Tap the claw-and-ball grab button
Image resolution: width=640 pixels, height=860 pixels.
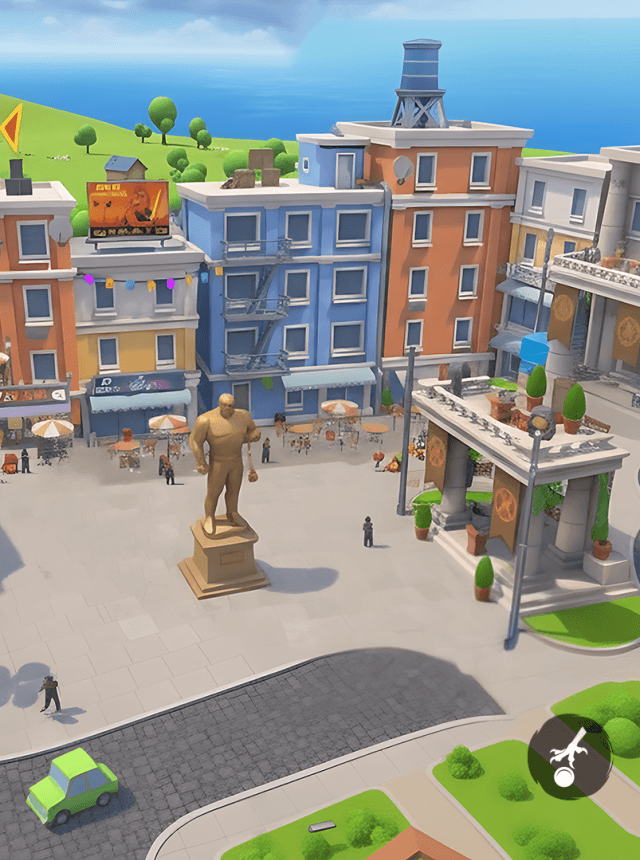tap(569, 757)
